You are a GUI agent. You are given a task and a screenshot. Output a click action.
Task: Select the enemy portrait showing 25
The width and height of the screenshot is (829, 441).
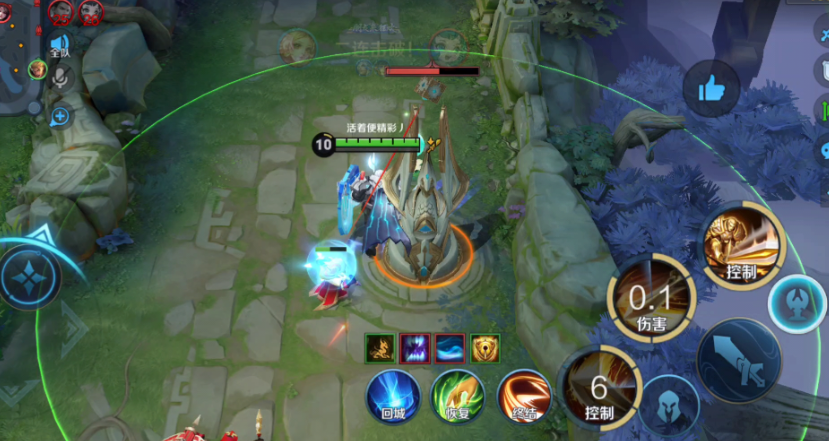click(60, 11)
